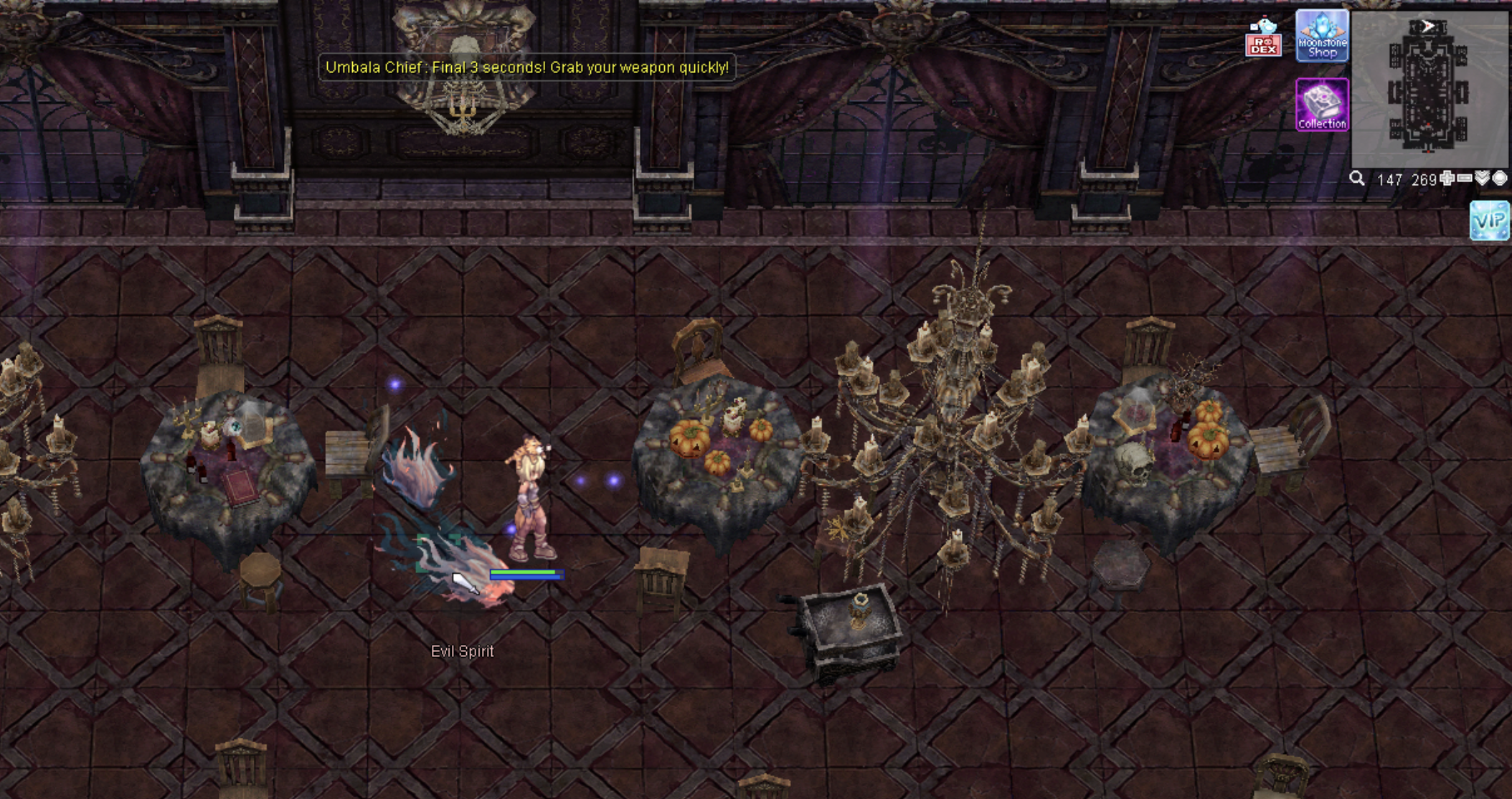Image resolution: width=1512 pixels, height=799 pixels.
Task: Click the round button below minimap
Action: [1499, 179]
